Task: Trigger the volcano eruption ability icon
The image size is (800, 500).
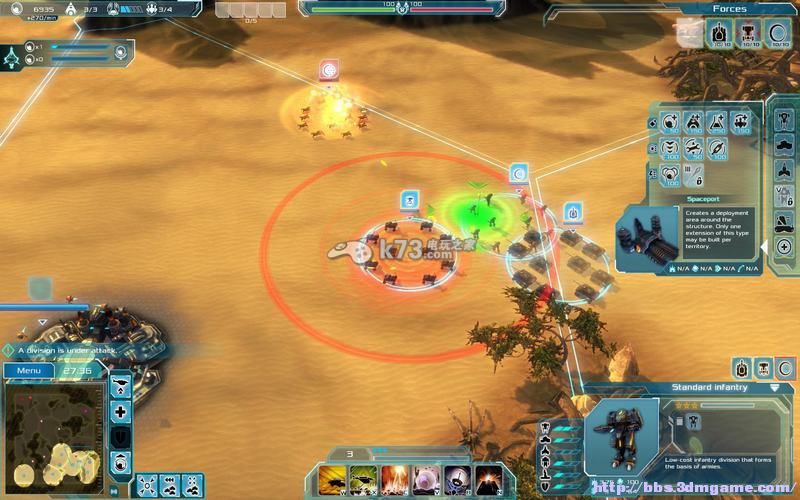Action: tap(489, 478)
